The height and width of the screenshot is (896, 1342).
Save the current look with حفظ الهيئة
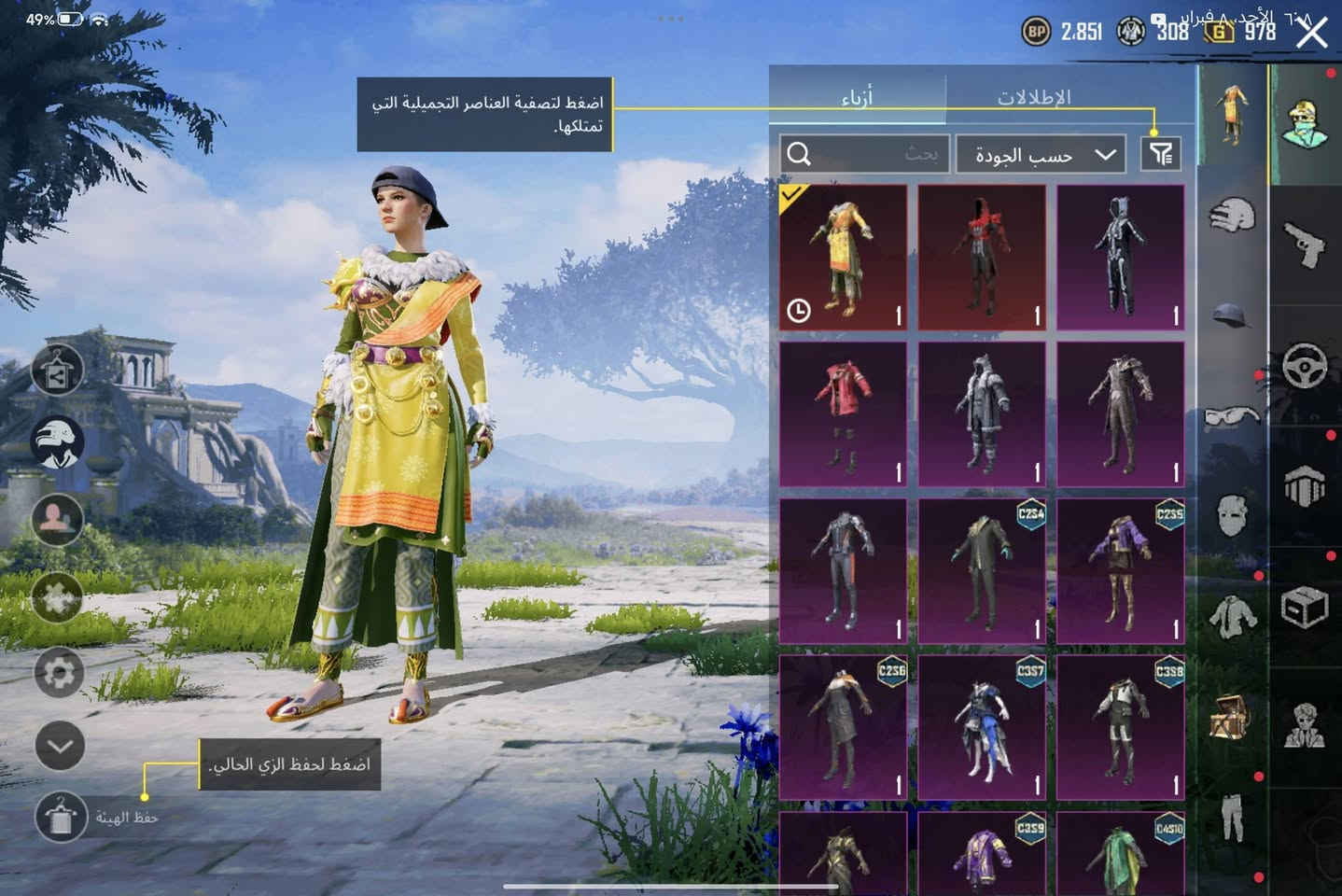[60, 817]
